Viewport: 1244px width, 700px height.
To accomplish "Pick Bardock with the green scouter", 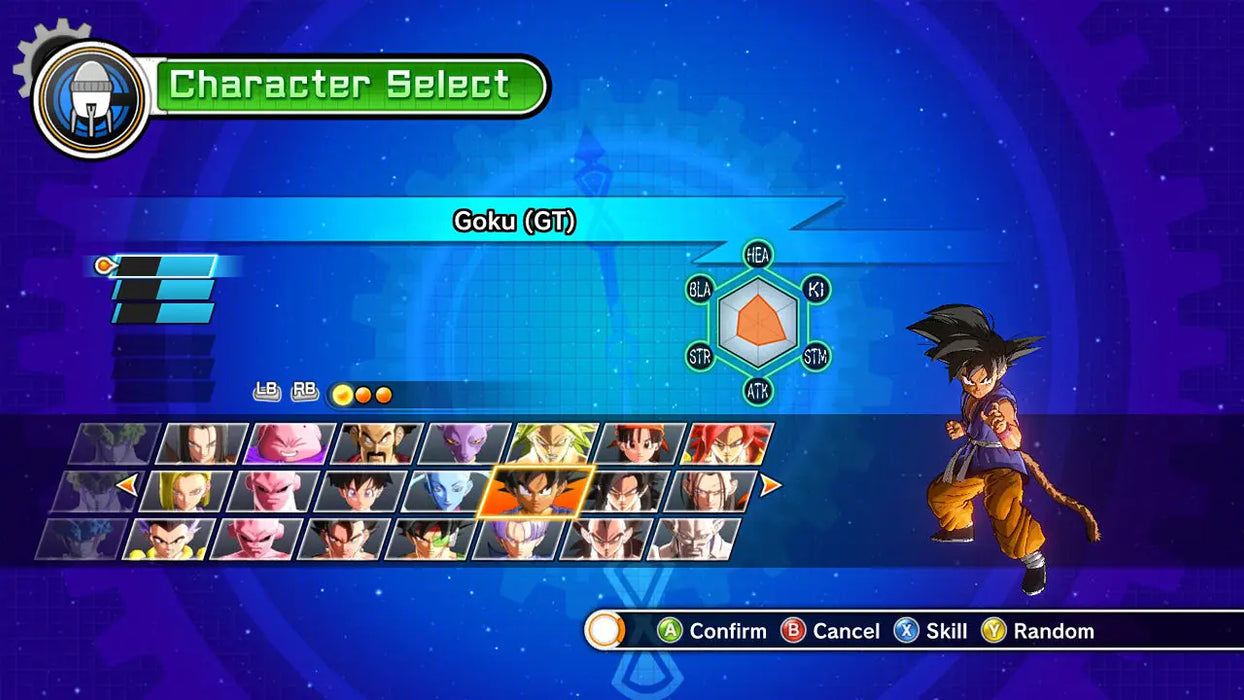I will 430,538.
